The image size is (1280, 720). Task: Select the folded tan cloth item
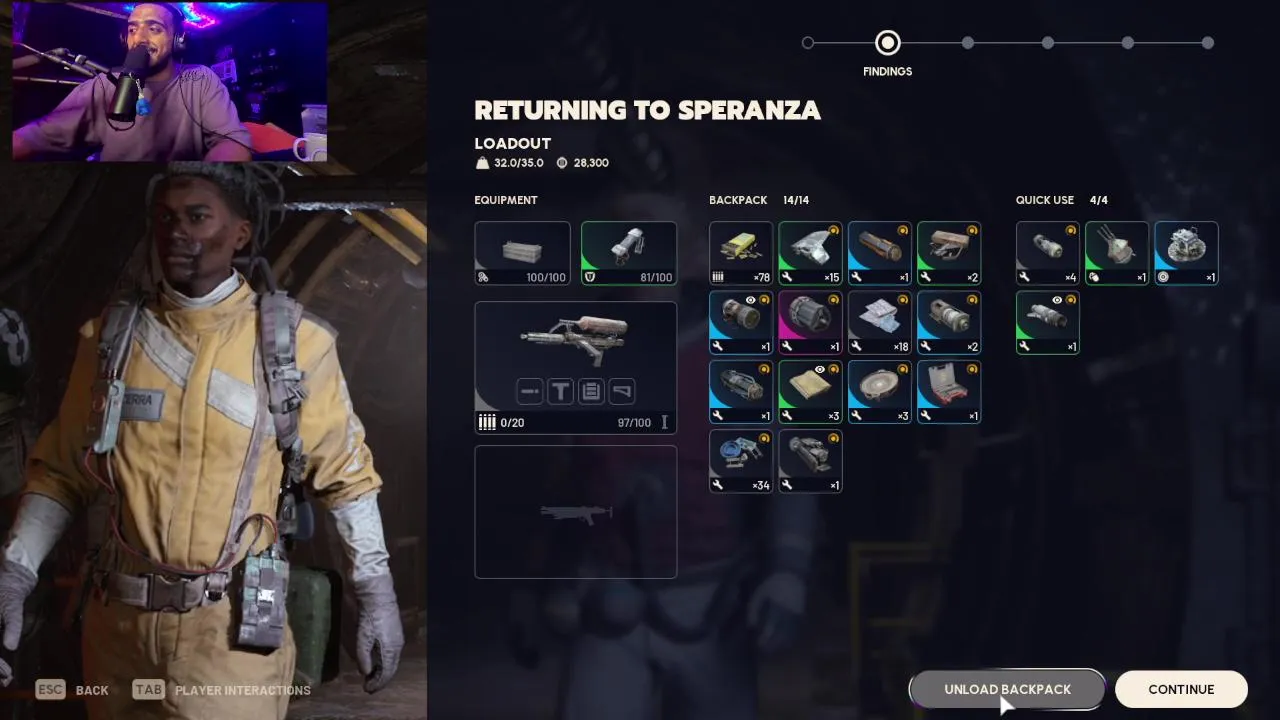point(810,392)
